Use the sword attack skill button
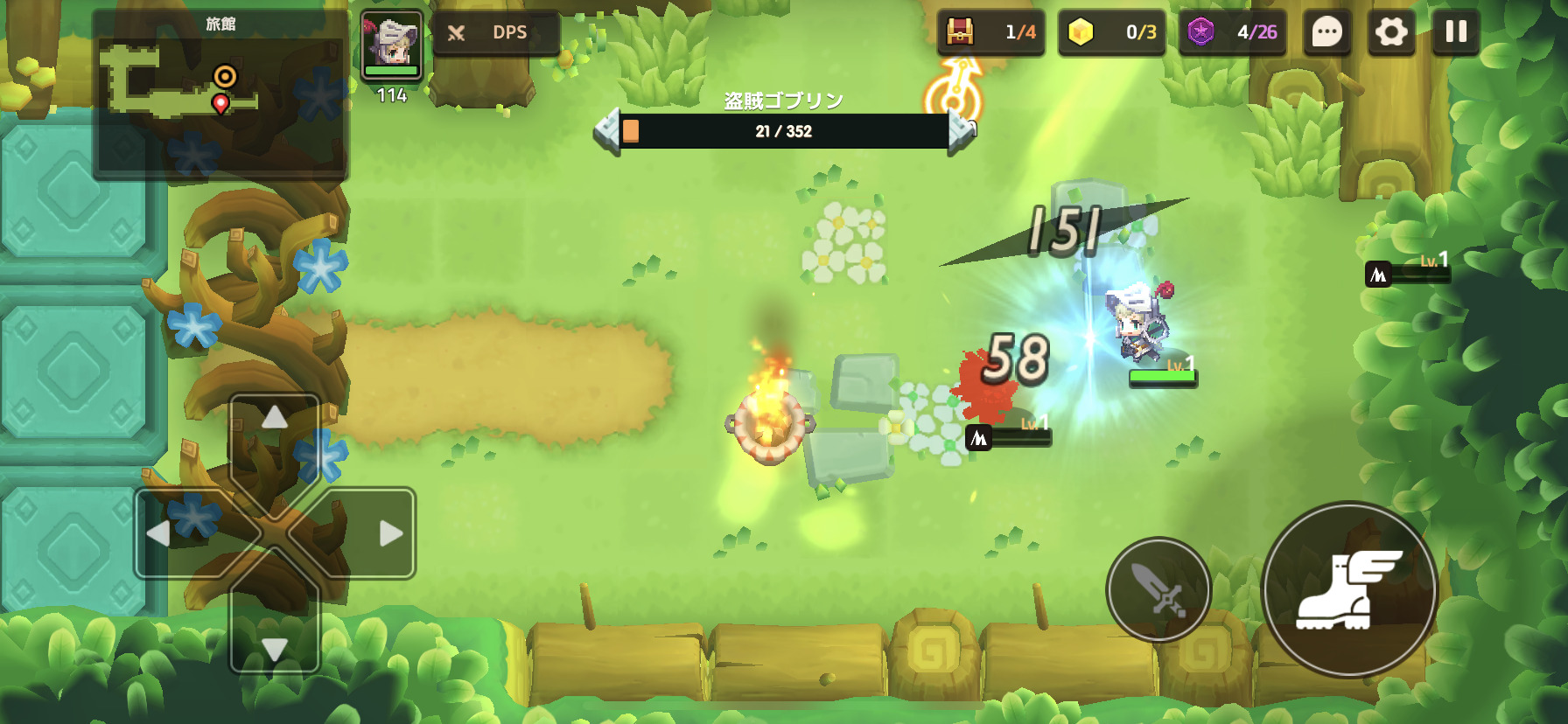The image size is (1568, 724). click(1158, 589)
